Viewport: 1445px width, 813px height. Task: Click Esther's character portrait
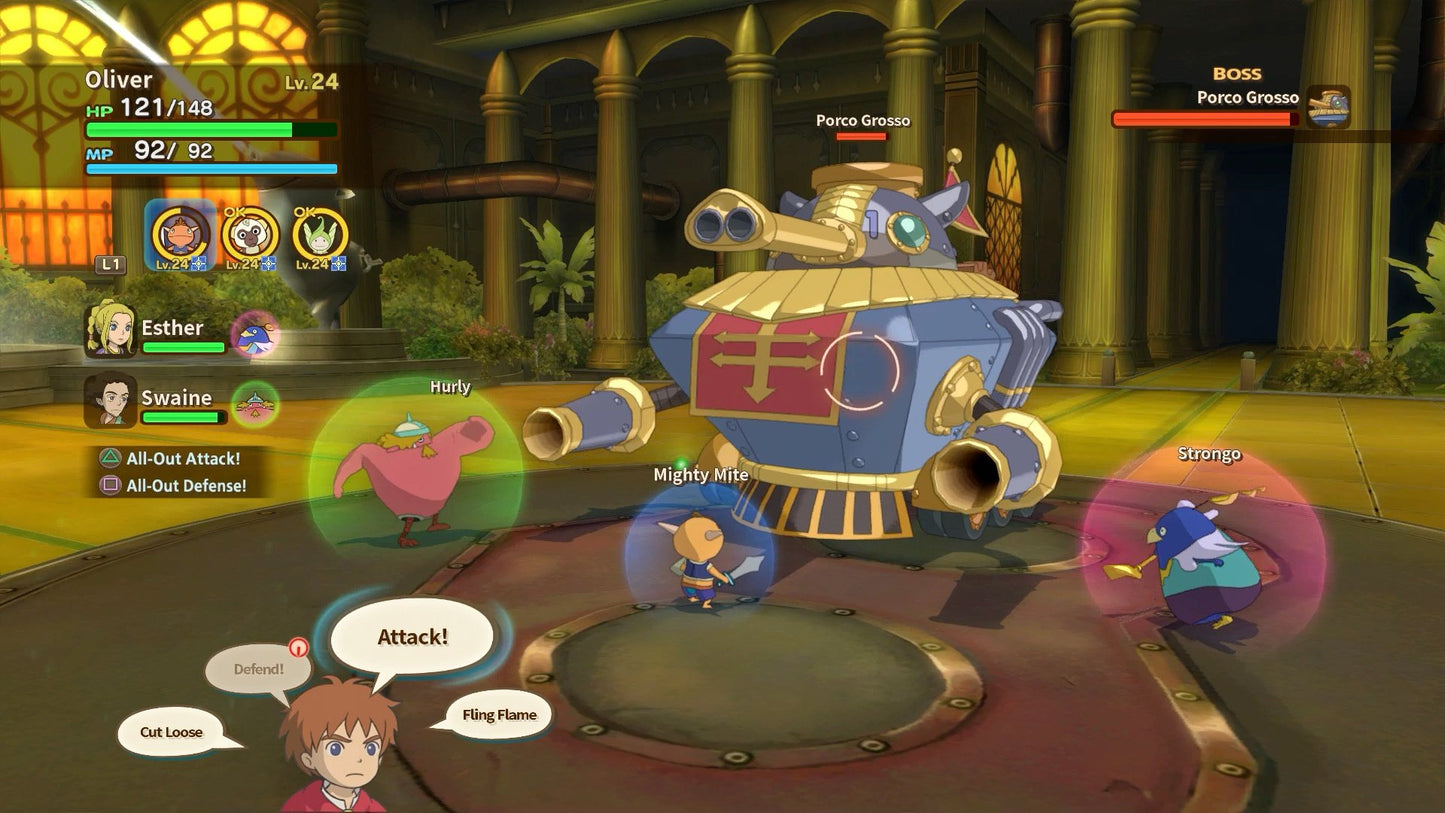[110, 329]
